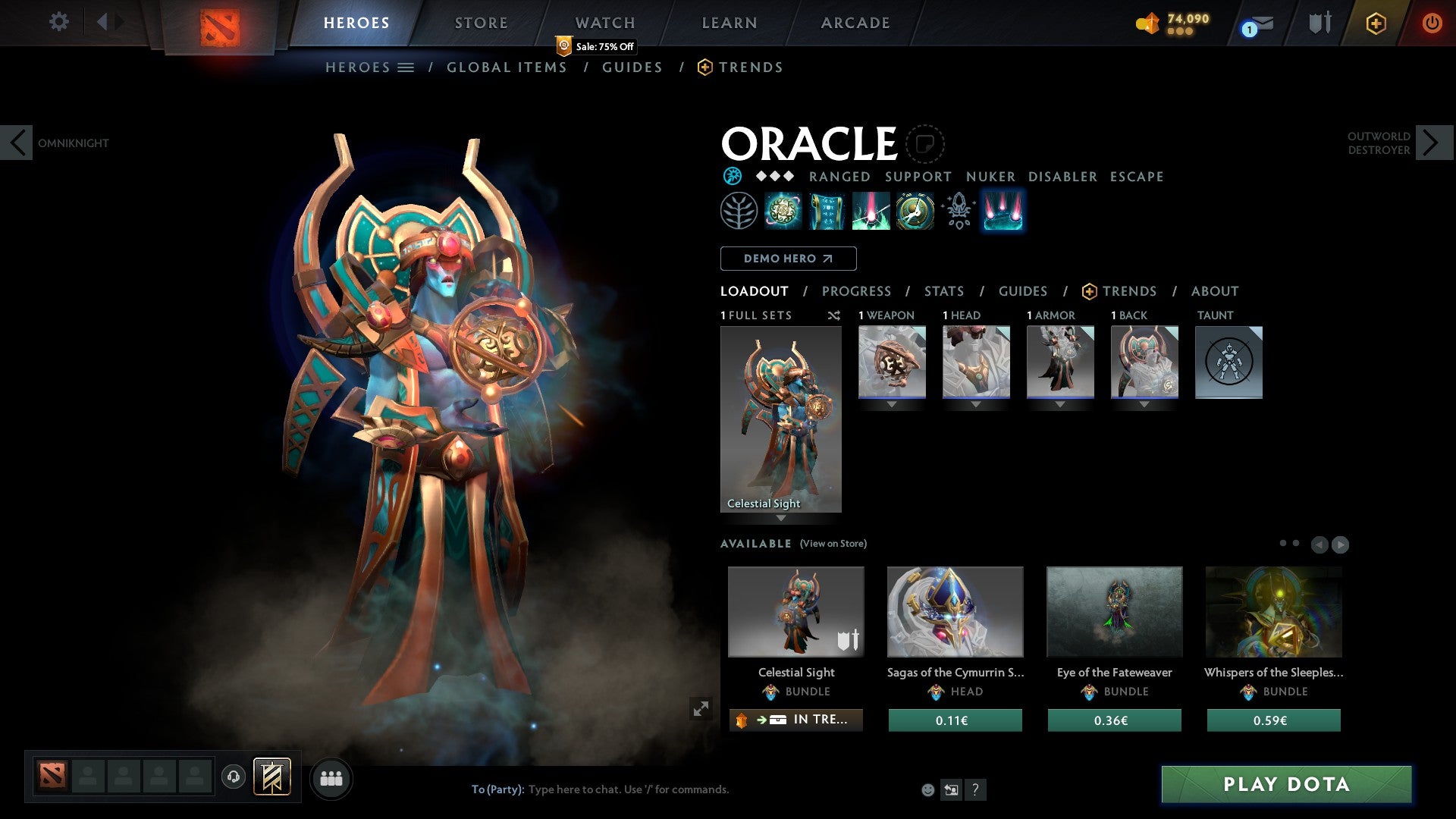
Task: Purchase Whispers bundle for 0.59€
Action: pyautogui.click(x=1273, y=720)
